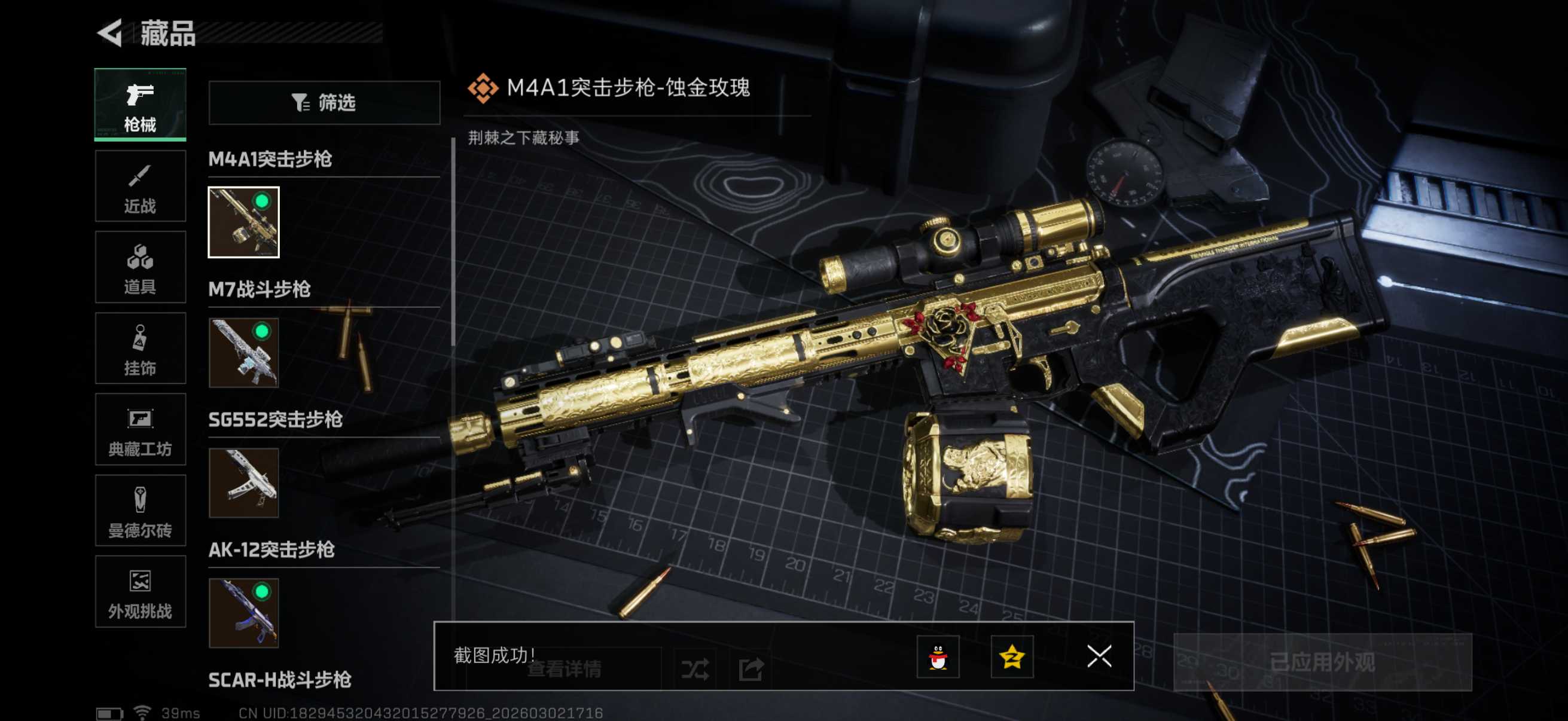Open the 筛选 filter button
Viewport: 1568px width, 721px height.
pos(324,103)
